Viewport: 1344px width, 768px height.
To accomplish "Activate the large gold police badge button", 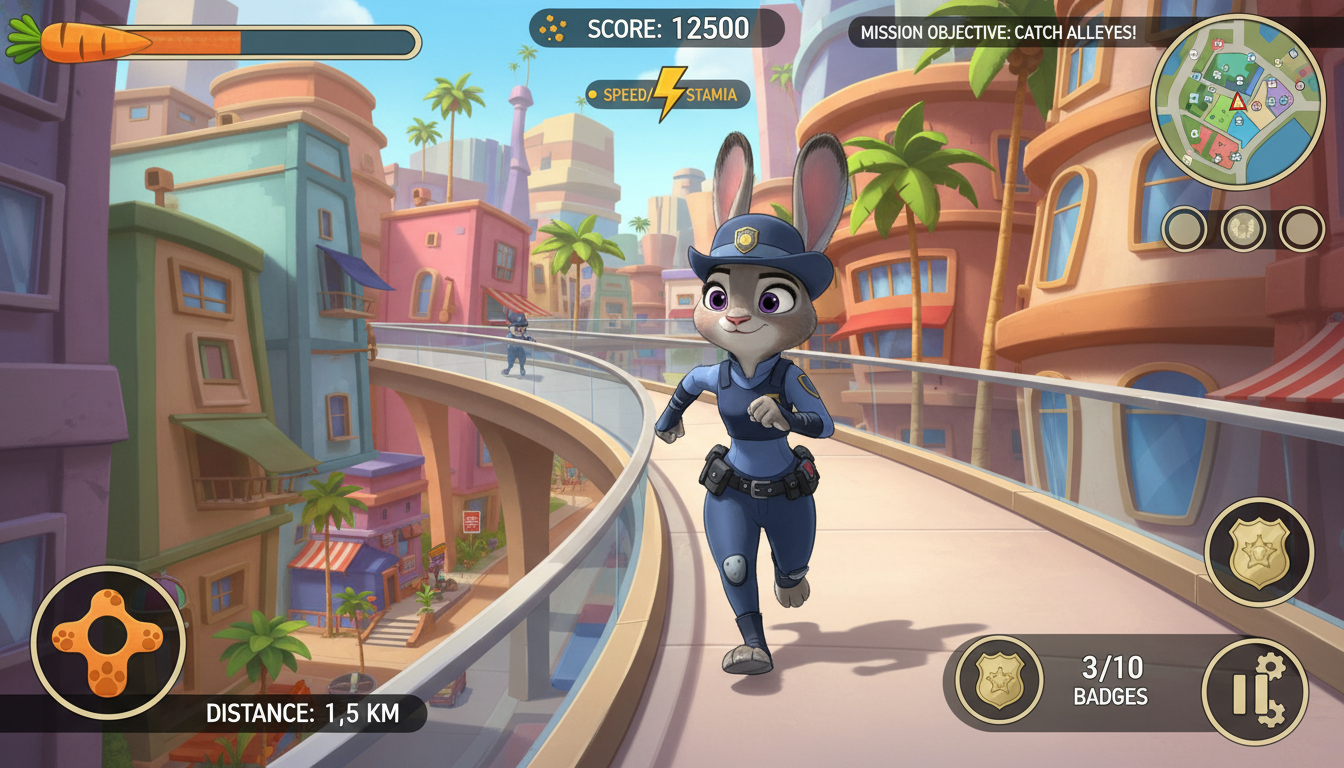I will click(x=1258, y=551).
